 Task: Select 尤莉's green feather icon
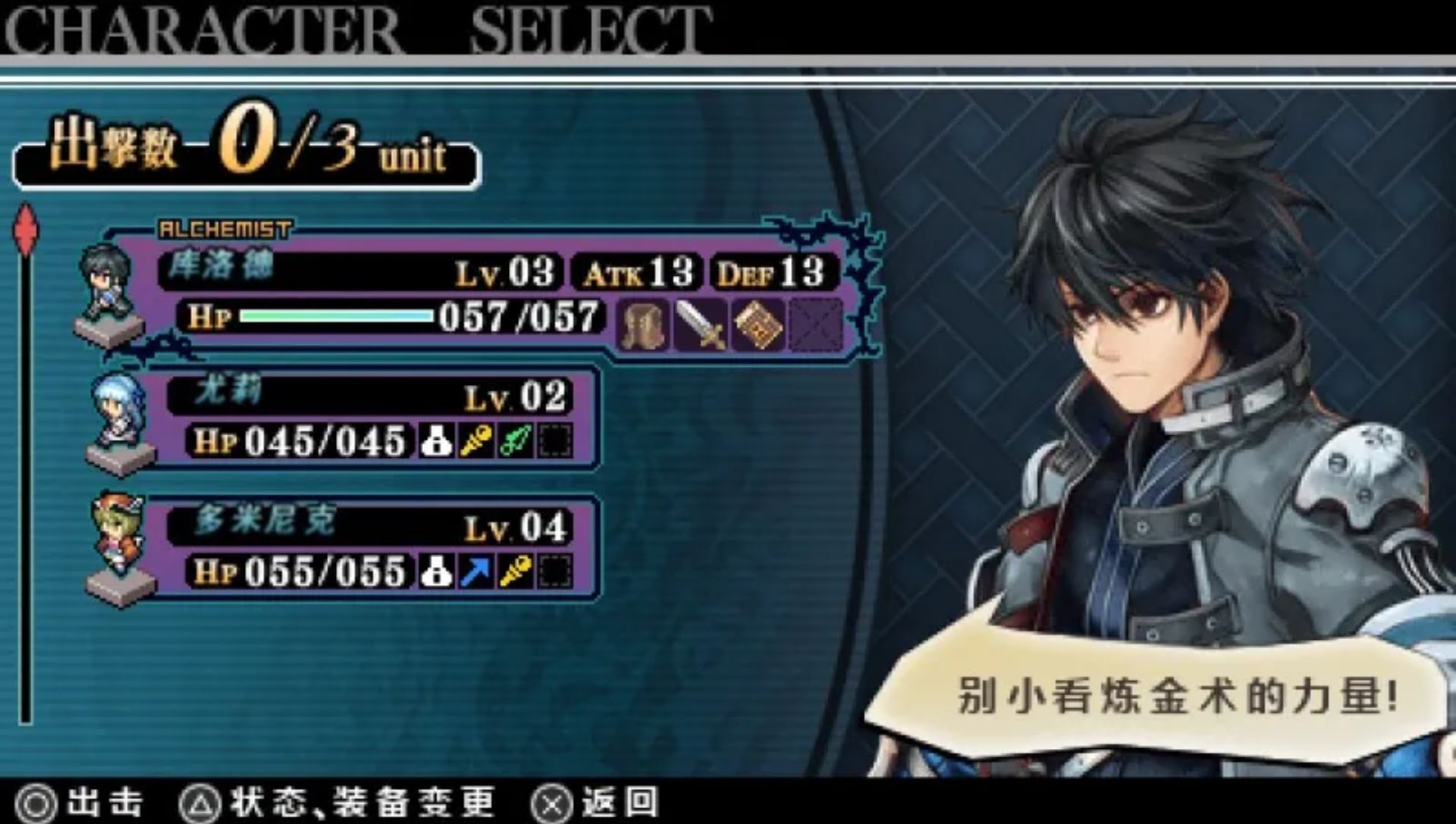pos(516,441)
